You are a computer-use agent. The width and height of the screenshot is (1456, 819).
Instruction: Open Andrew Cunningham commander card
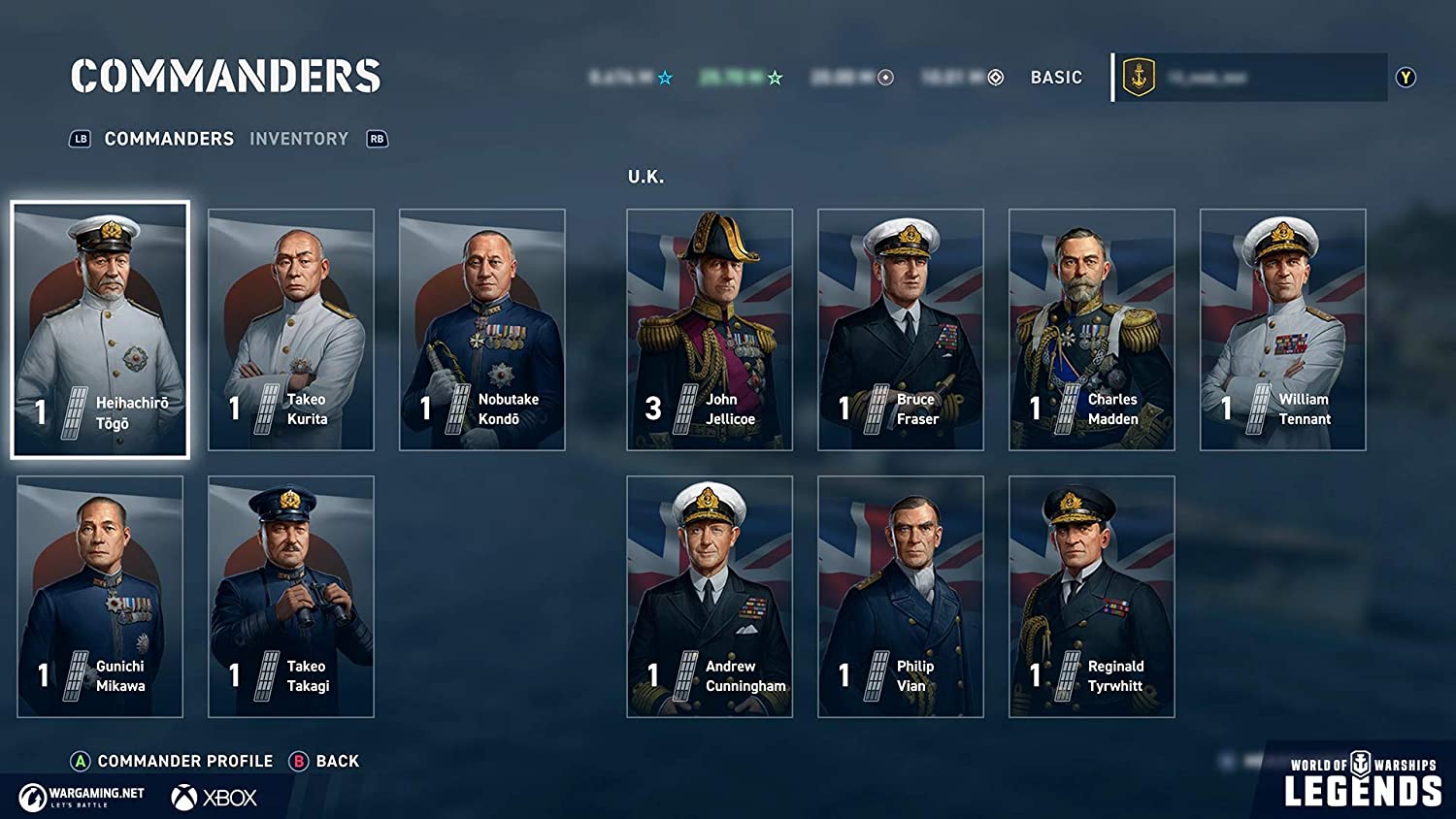[710, 596]
